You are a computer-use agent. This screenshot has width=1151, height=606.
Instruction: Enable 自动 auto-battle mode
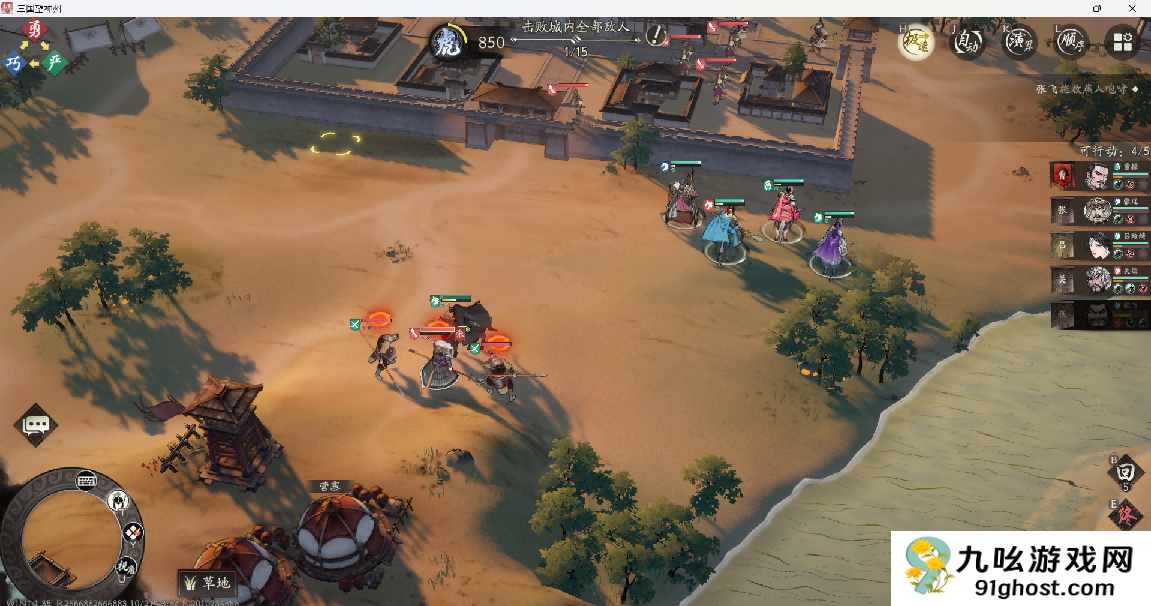(x=967, y=42)
